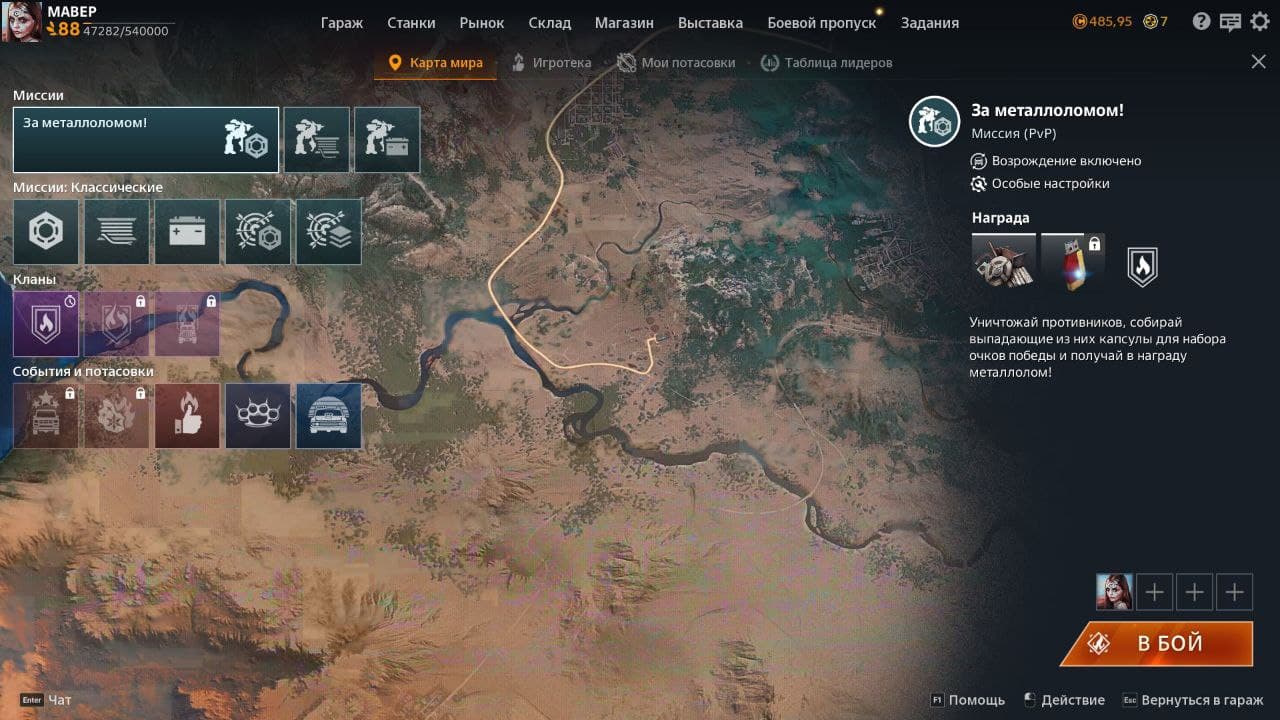Image resolution: width=1280 pixels, height=720 pixels.
Task: Open the chat box labeled Чат
Action: tap(60, 700)
